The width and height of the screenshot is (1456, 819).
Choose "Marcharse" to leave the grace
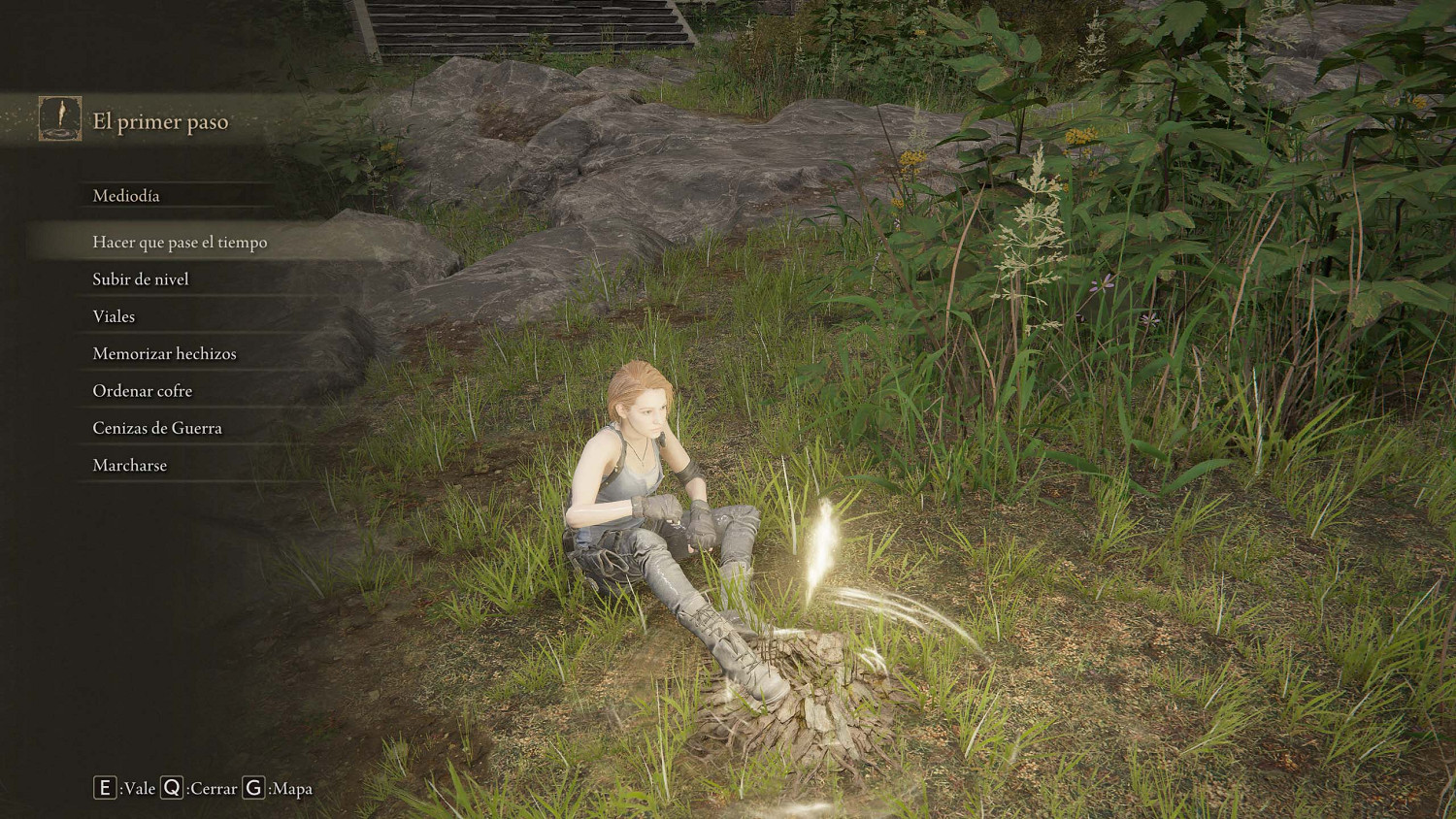[129, 465]
